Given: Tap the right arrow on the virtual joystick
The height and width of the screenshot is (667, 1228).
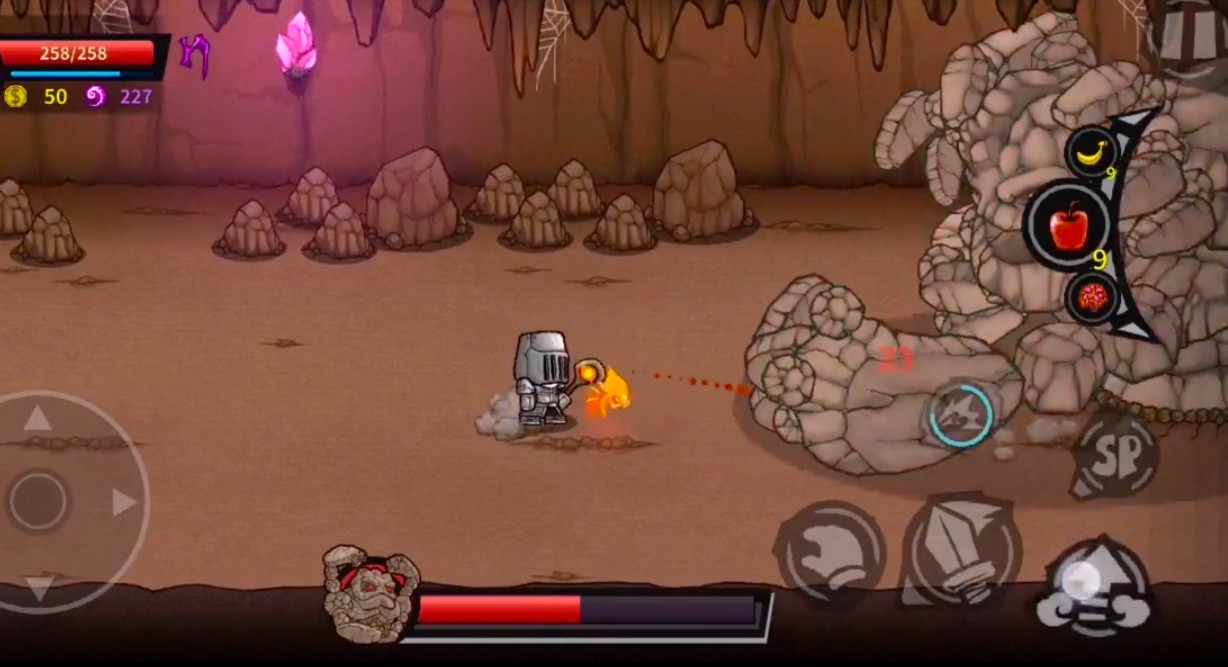Looking at the screenshot, I should (x=124, y=501).
